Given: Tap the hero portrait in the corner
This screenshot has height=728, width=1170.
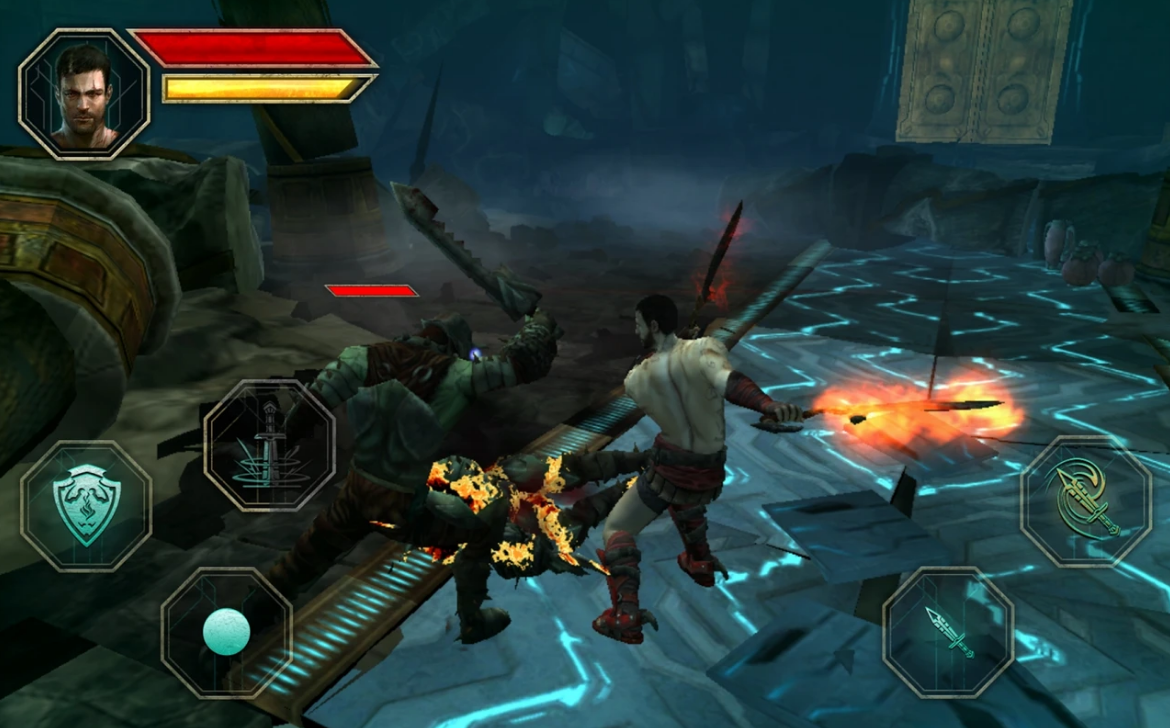Looking at the screenshot, I should (x=84, y=94).
